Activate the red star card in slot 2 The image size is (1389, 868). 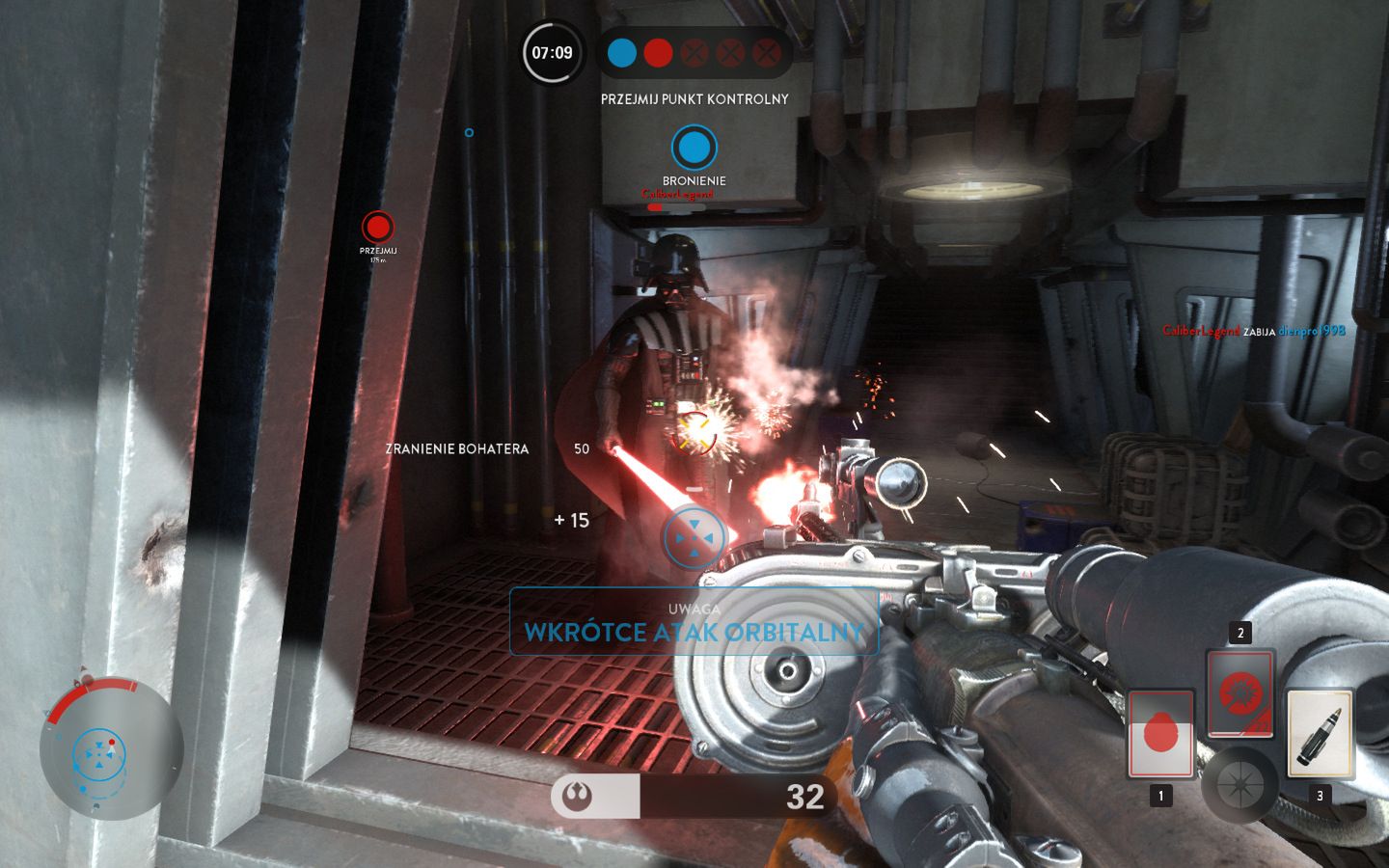tap(1240, 692)
